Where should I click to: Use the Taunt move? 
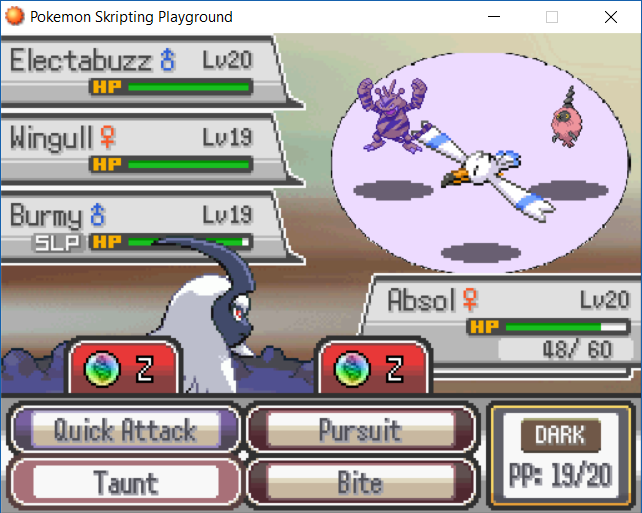pyautogui.click(x=125, y=482)
